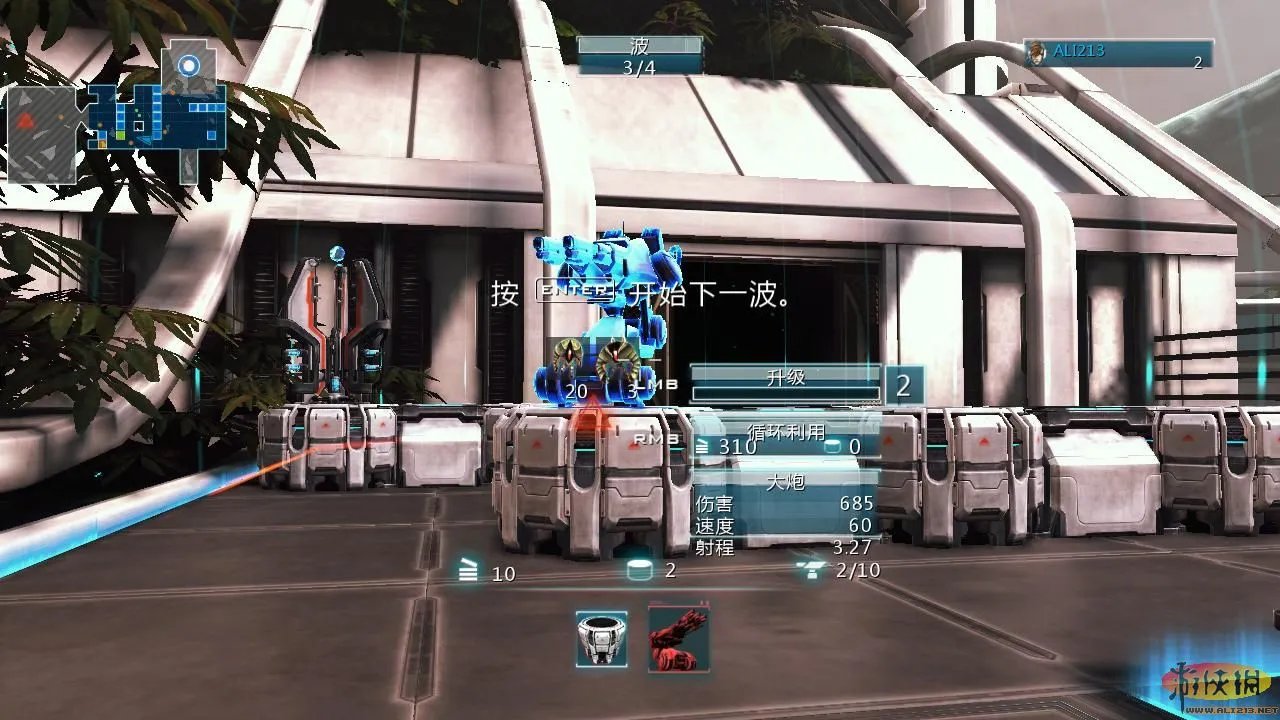Choose the 升级 upgrade option

785,379
